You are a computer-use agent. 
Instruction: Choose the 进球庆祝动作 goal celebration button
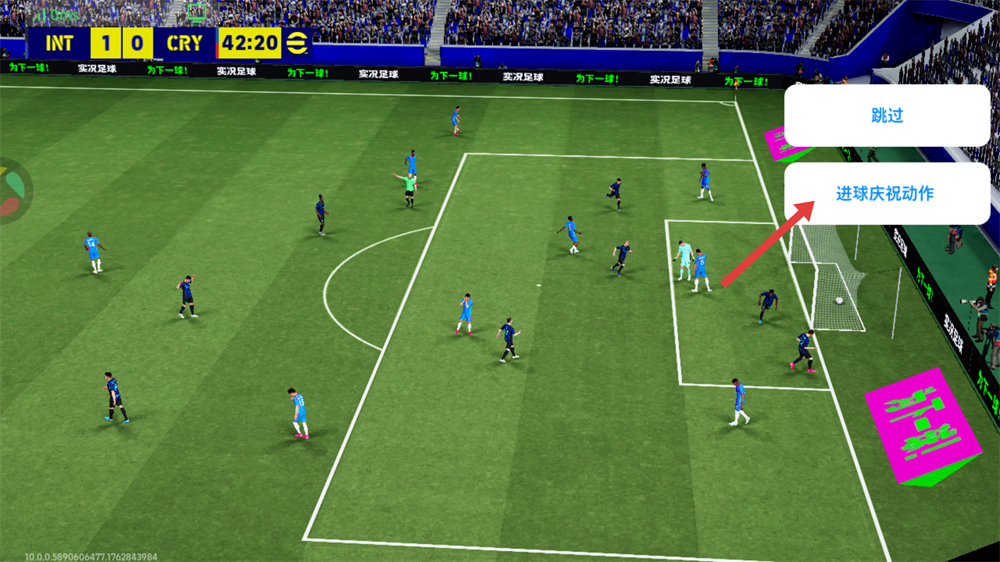(x=886, y=194)
